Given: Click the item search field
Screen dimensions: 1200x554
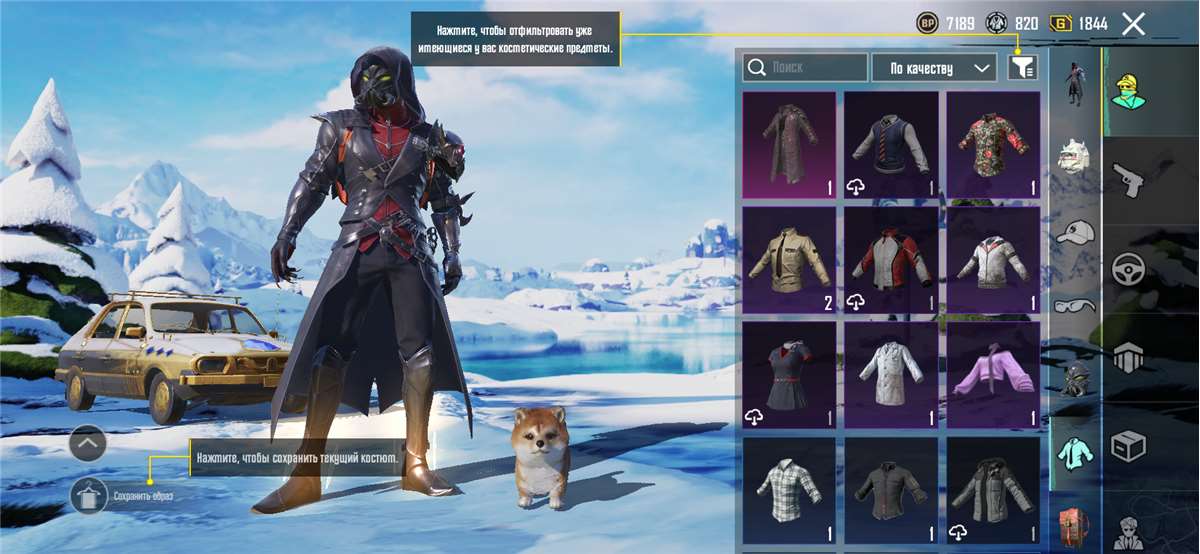Looking at the screenshot, I should [805, 68].
